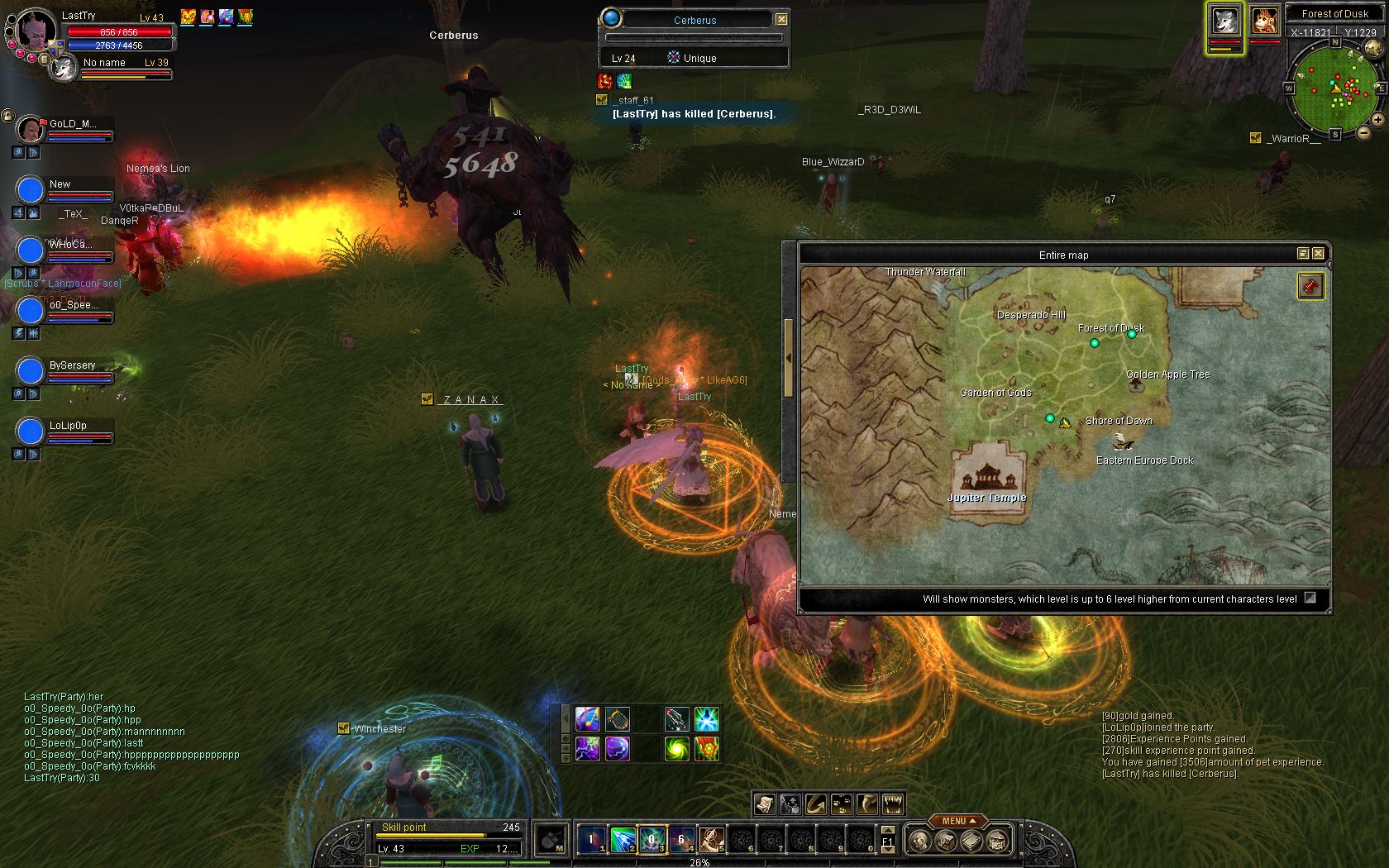
Task: Use the hotbar slot 5 sword skill
Action: [x=711, y=840]
